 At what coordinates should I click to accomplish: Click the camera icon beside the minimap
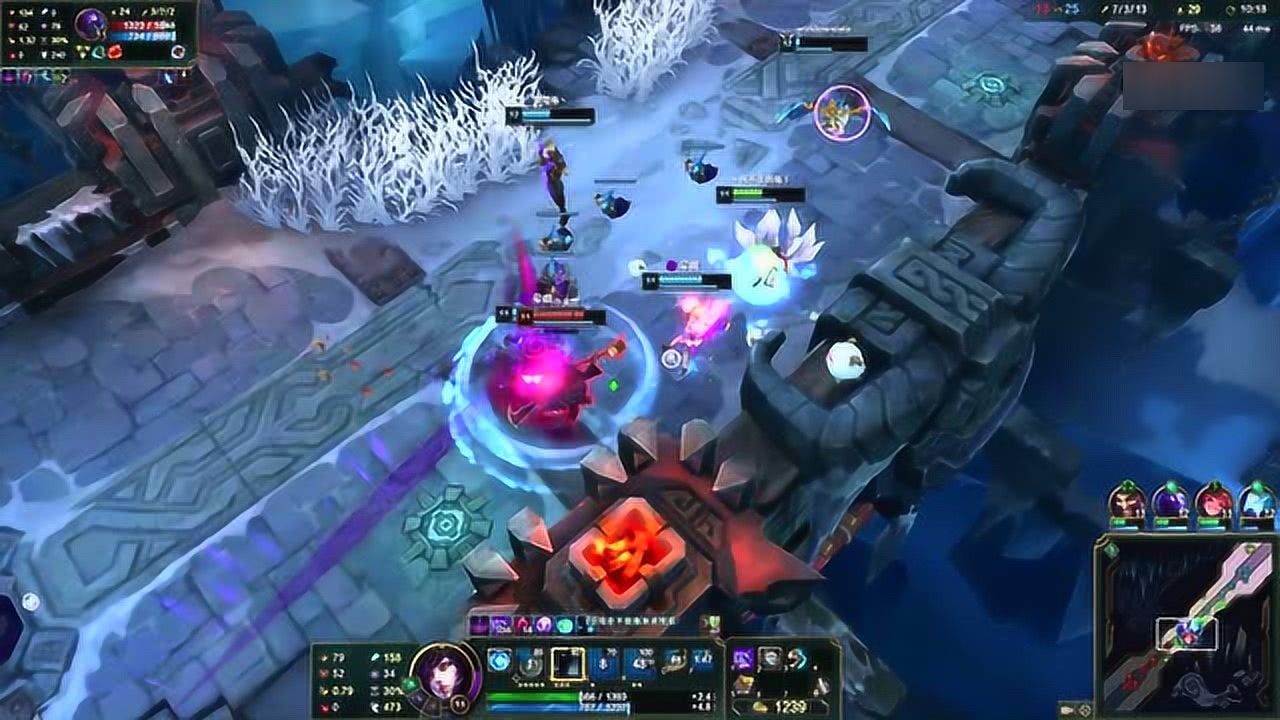(x=1066, y=711)
